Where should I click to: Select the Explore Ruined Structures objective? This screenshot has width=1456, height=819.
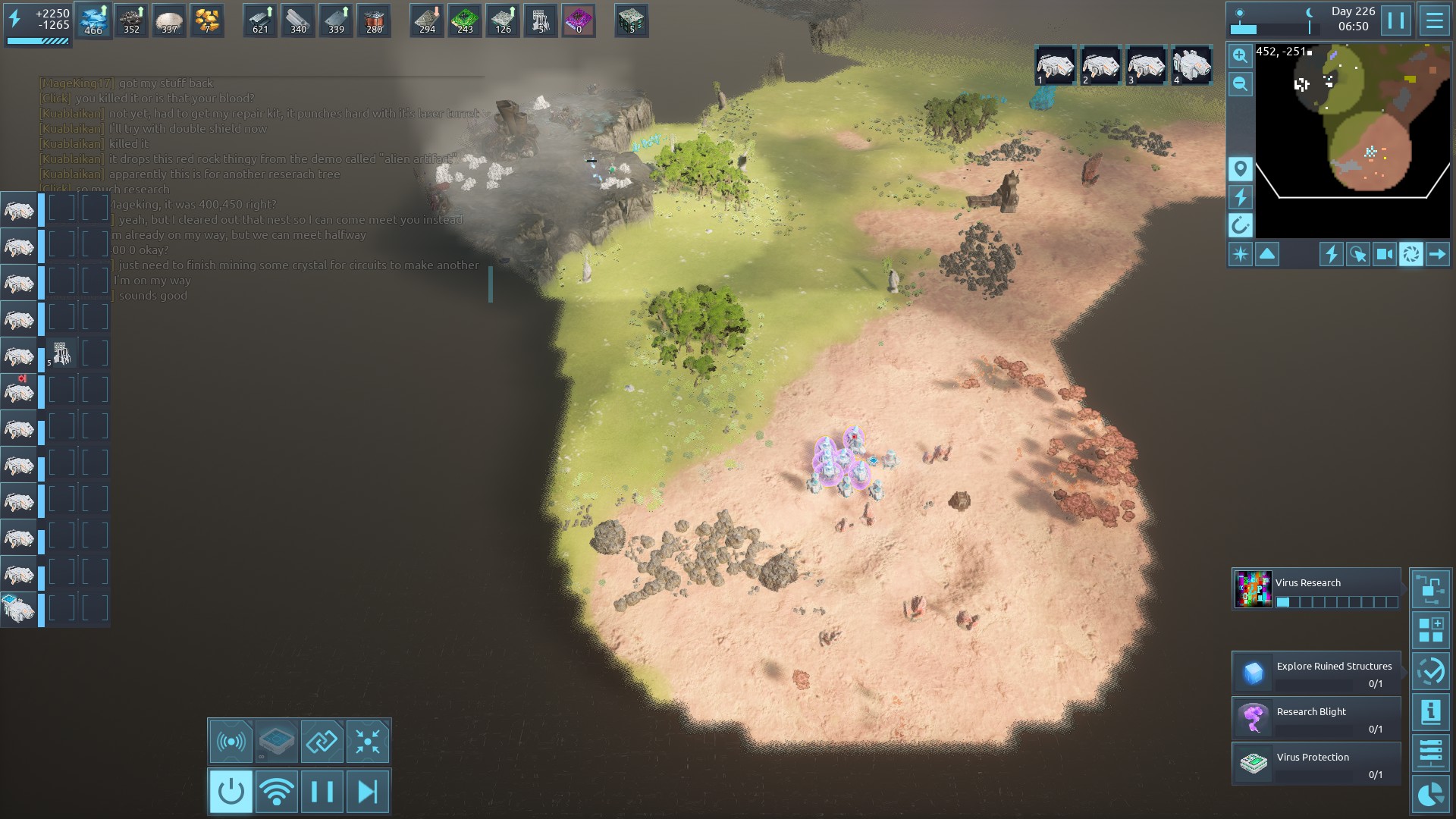(x=1316, y=673)
